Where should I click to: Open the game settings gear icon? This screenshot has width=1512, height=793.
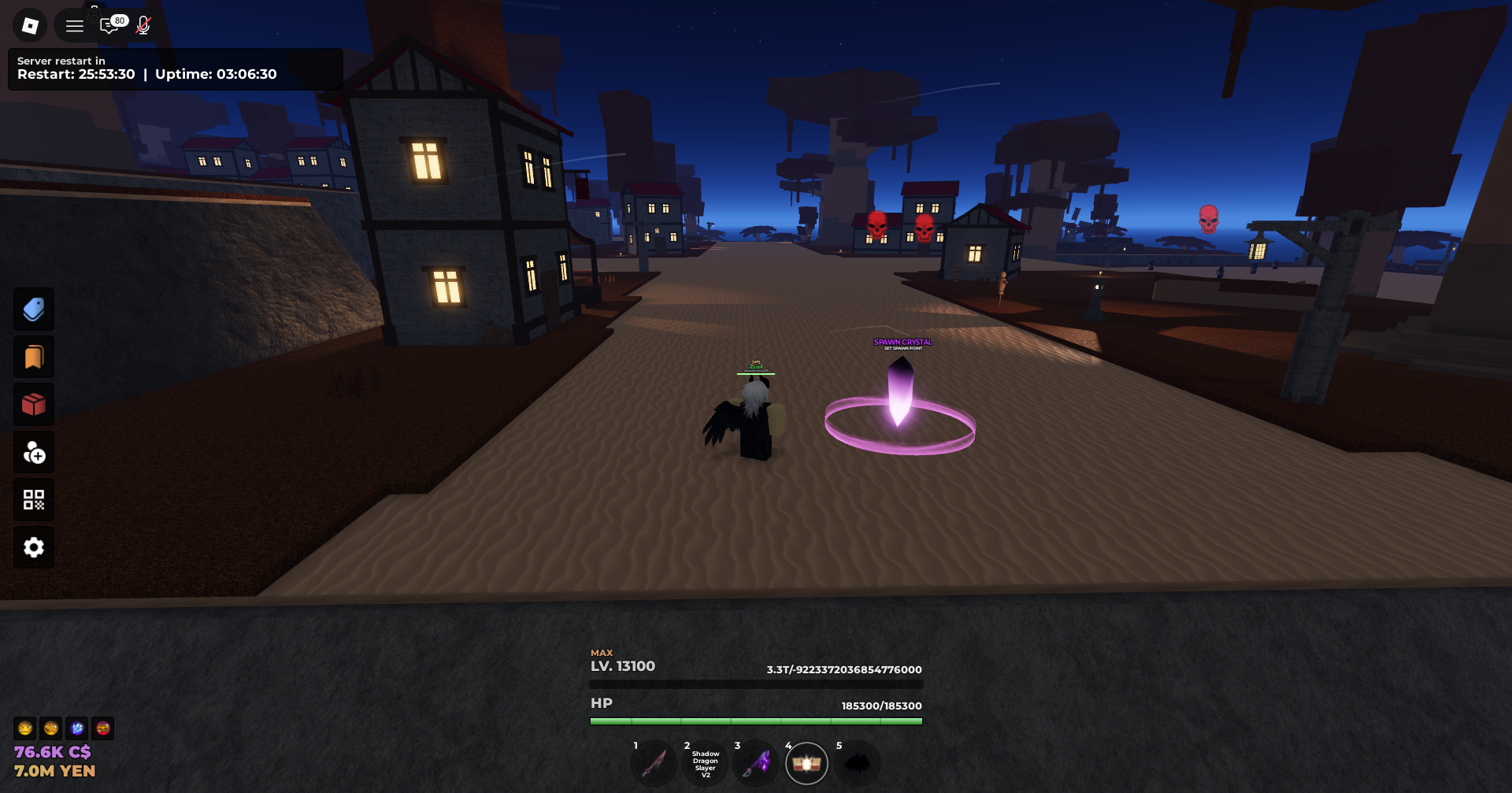point(33,547)
